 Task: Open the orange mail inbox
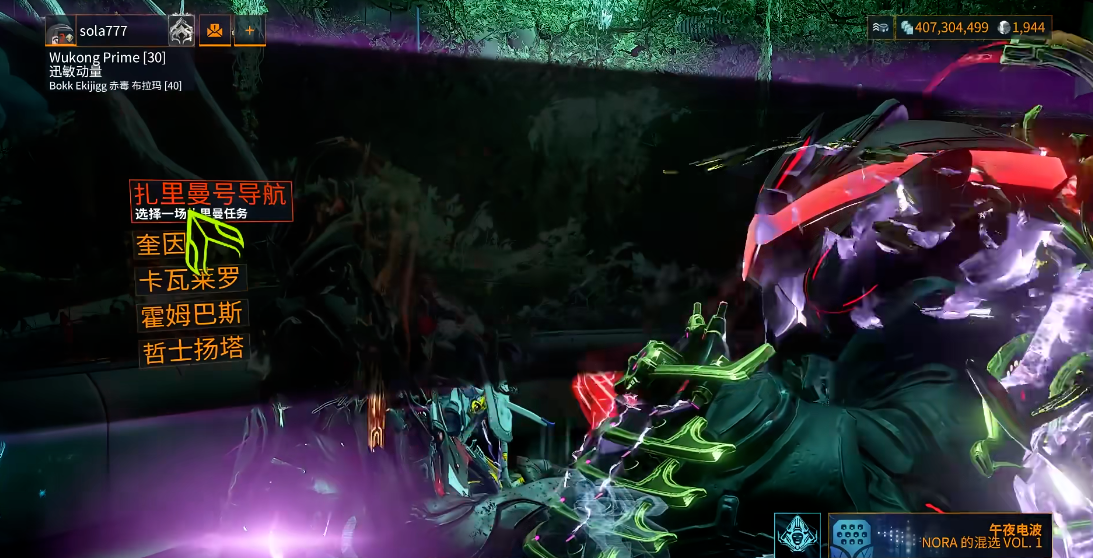pos(215,31)
